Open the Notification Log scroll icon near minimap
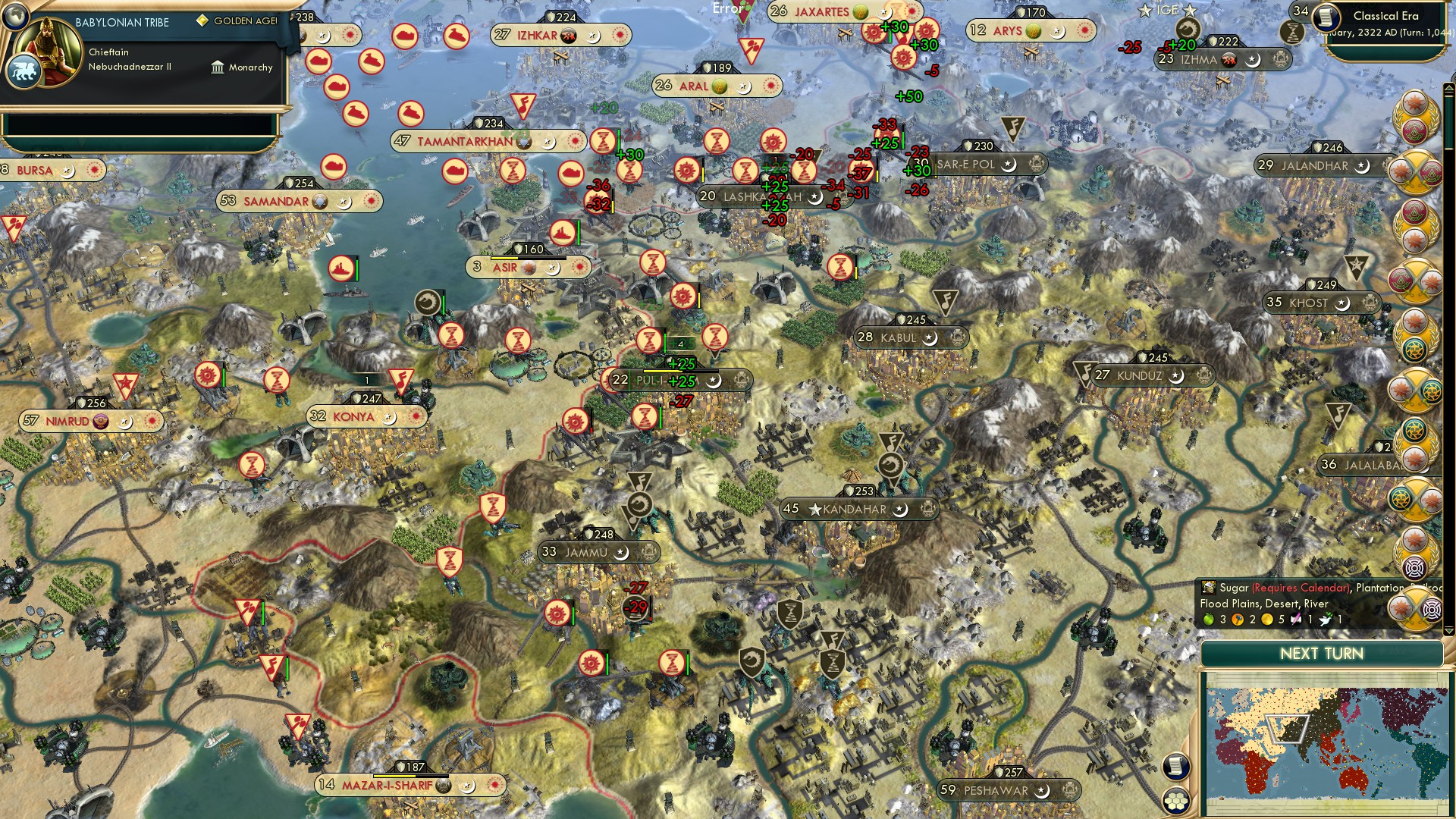1456x819 pixels. click(1178, 766)
